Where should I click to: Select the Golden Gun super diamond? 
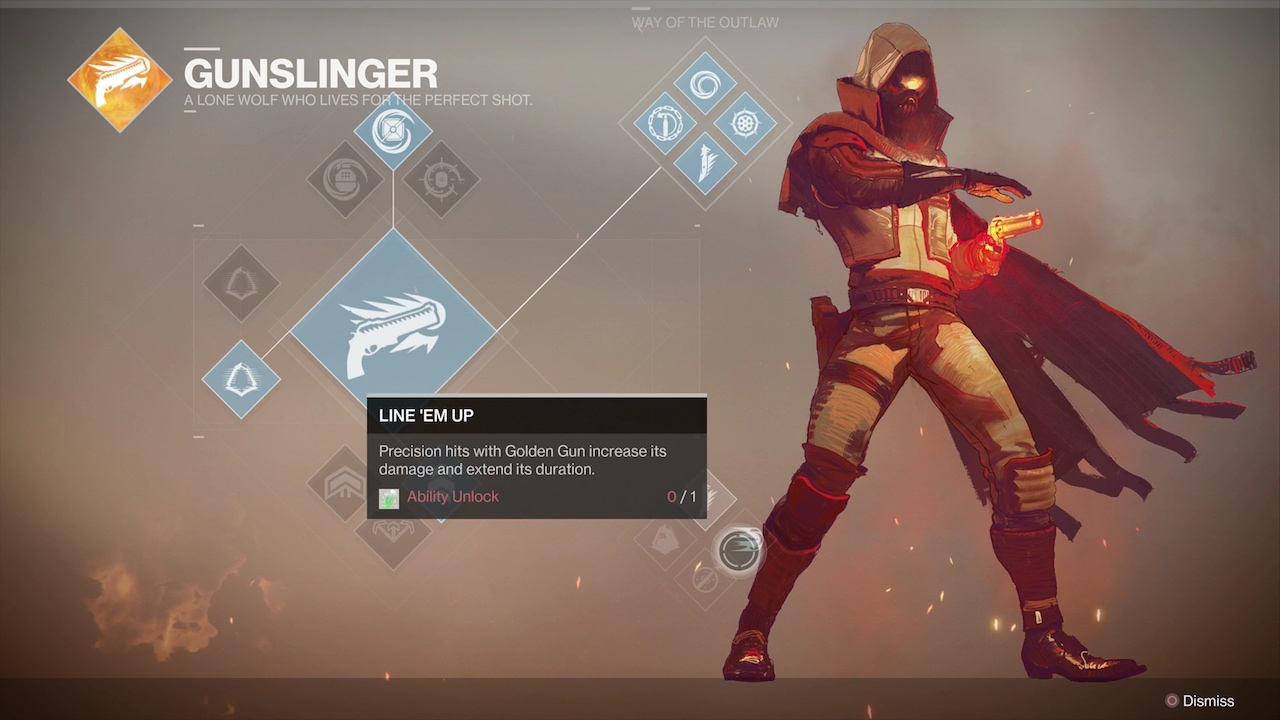pos(393,330)
